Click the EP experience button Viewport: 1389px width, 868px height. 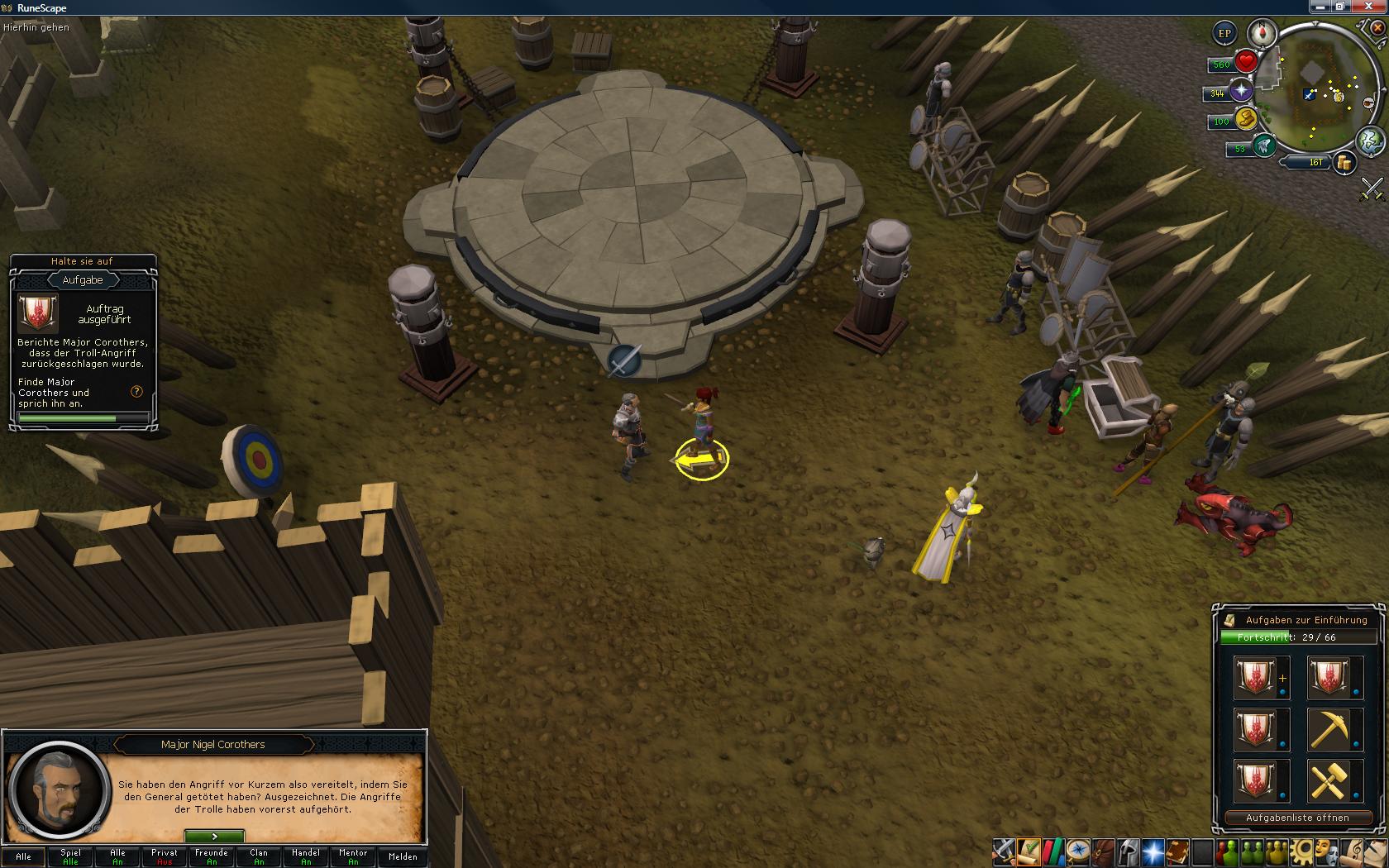coord(1224,34)
